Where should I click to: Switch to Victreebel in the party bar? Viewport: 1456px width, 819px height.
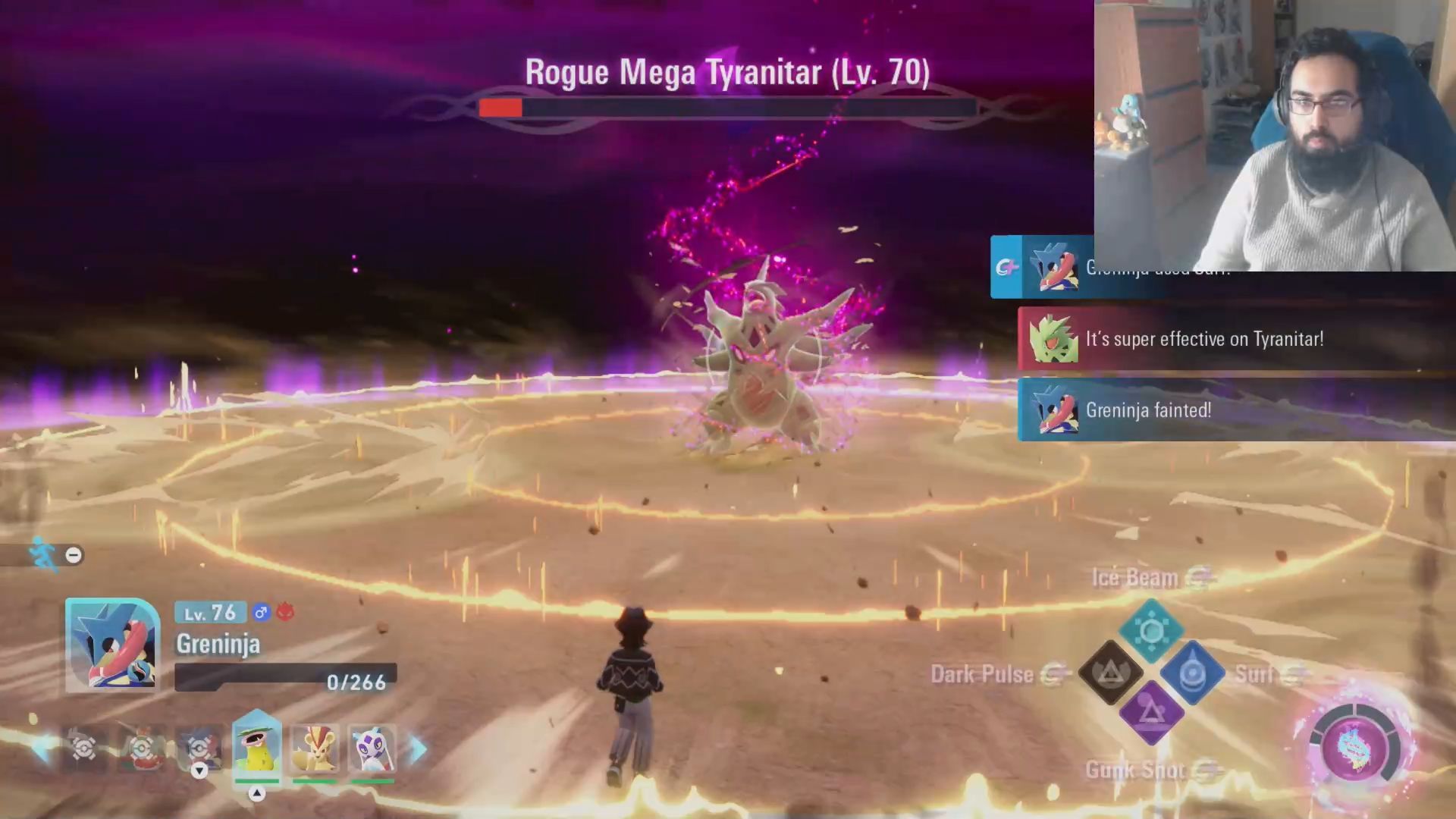pos(256,747)
